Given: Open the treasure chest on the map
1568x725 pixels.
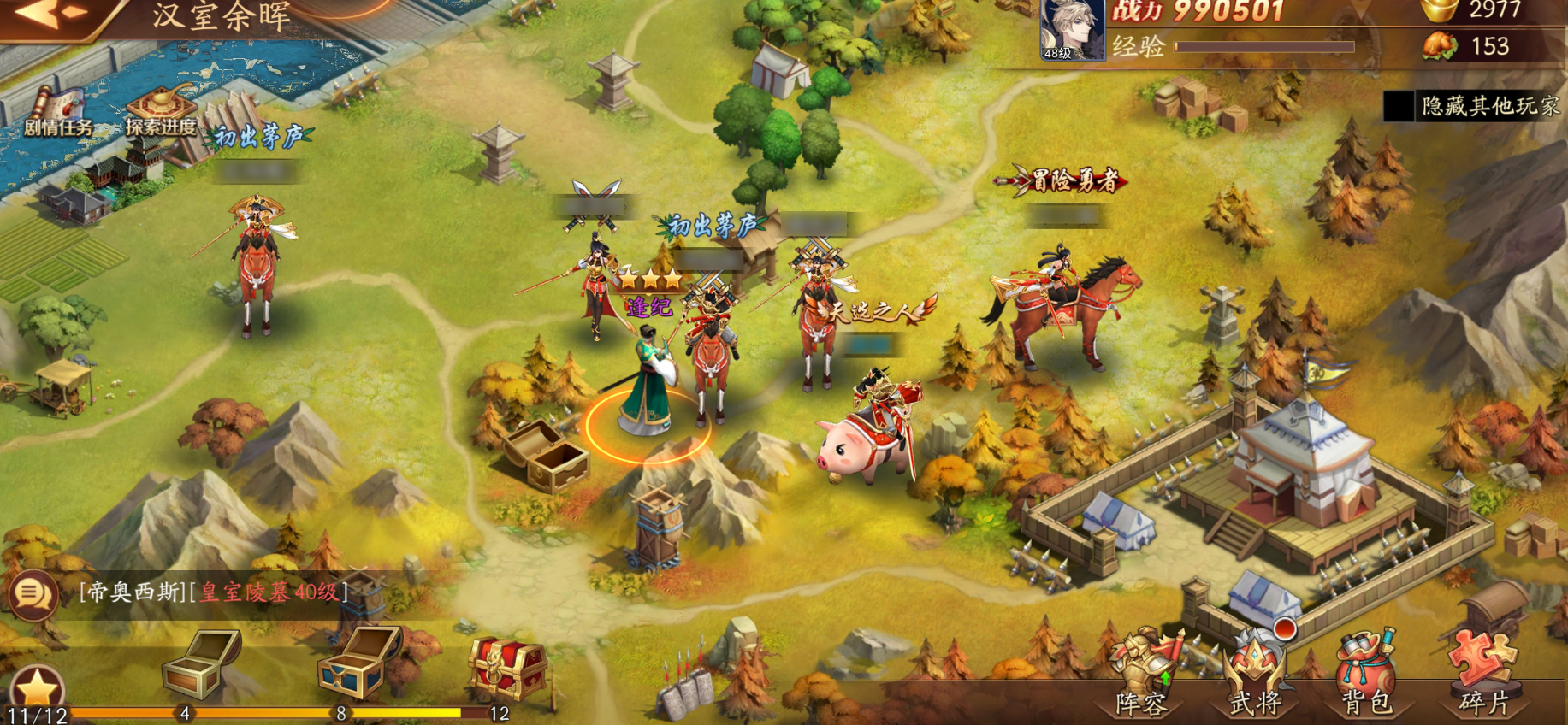Looking at the screenshot, I should (x=546, y=456).
